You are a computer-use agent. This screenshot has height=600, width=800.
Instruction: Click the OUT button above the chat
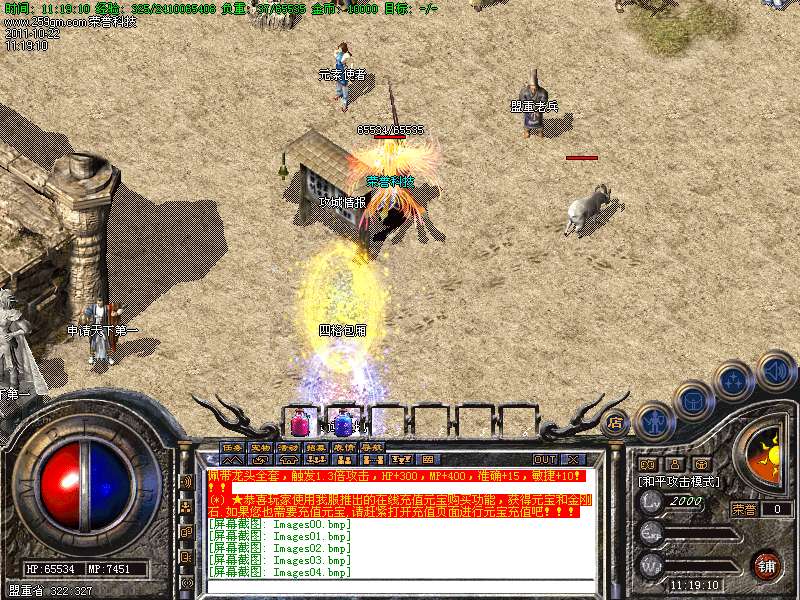(544, 459)
